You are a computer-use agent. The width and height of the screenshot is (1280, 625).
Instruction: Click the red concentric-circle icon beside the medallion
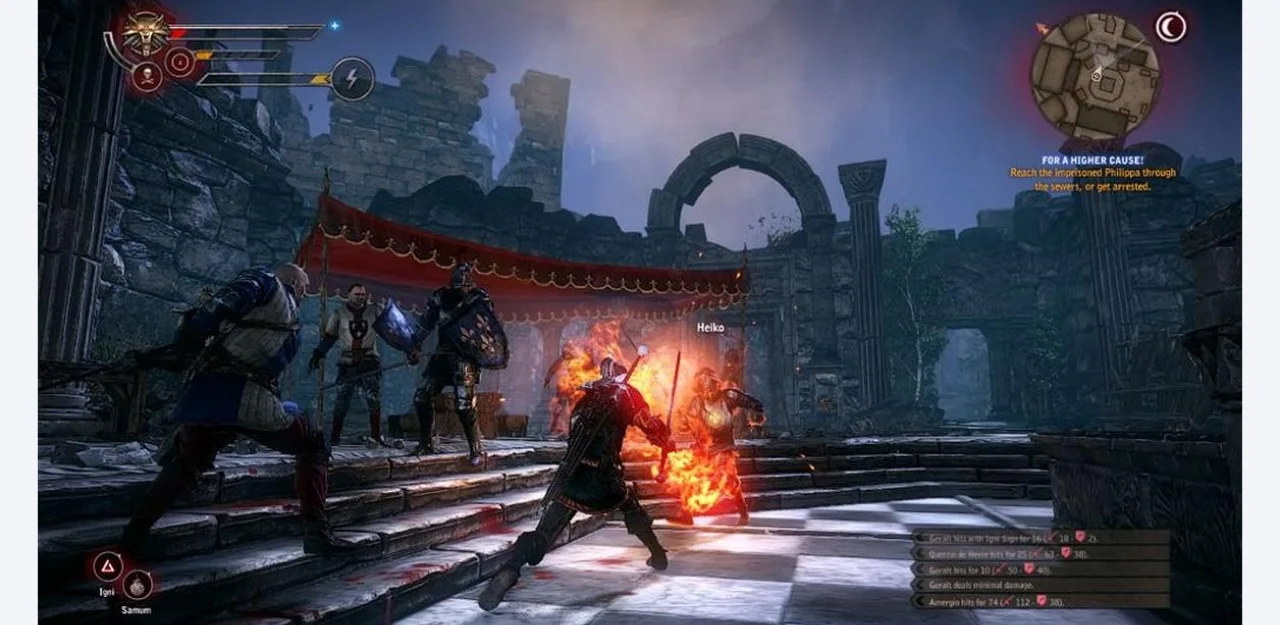pos(181,63)
